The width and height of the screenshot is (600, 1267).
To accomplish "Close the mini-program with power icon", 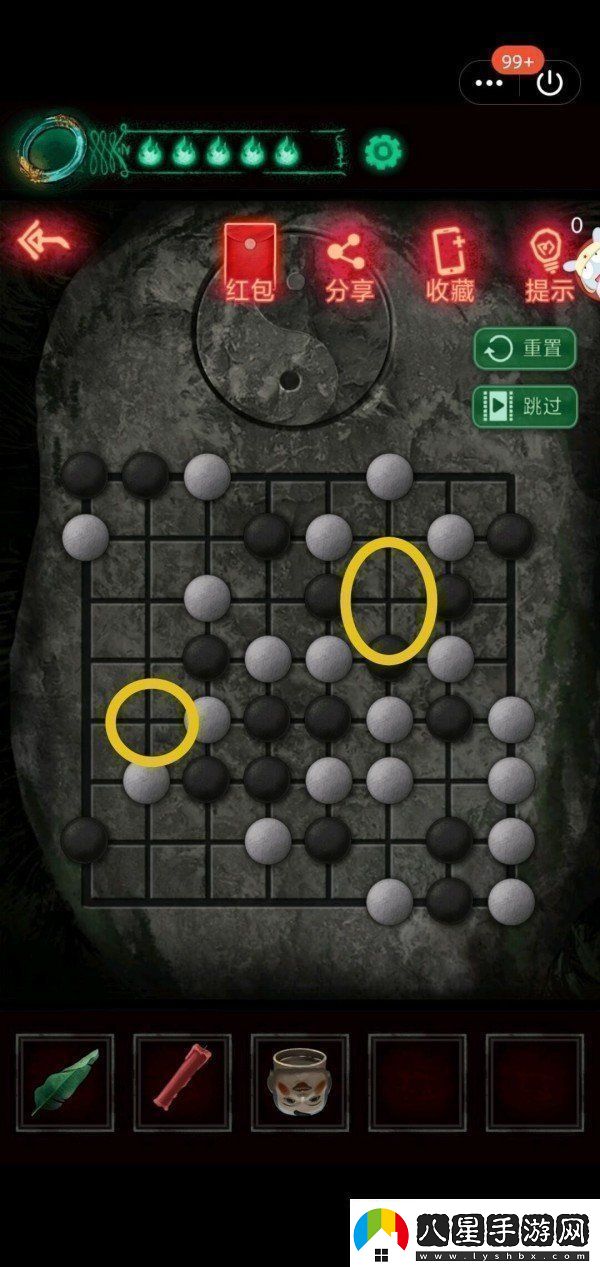I will click(x=550, y=83).
